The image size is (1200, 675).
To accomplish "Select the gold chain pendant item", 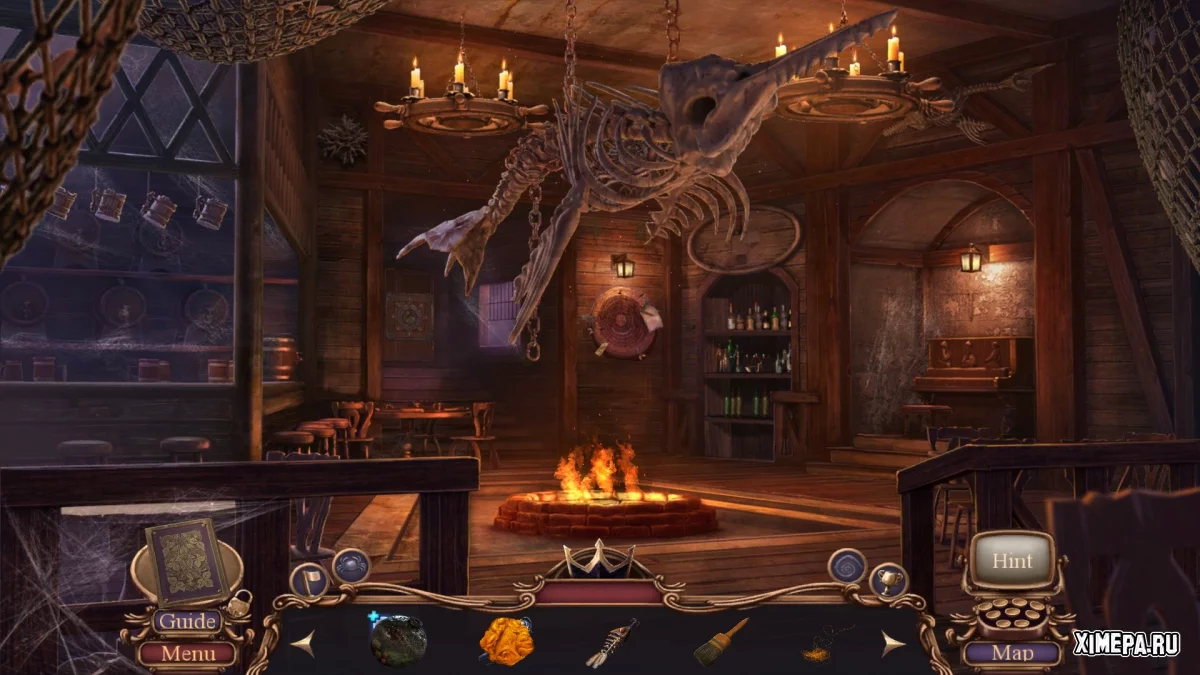I will (826, 645).
